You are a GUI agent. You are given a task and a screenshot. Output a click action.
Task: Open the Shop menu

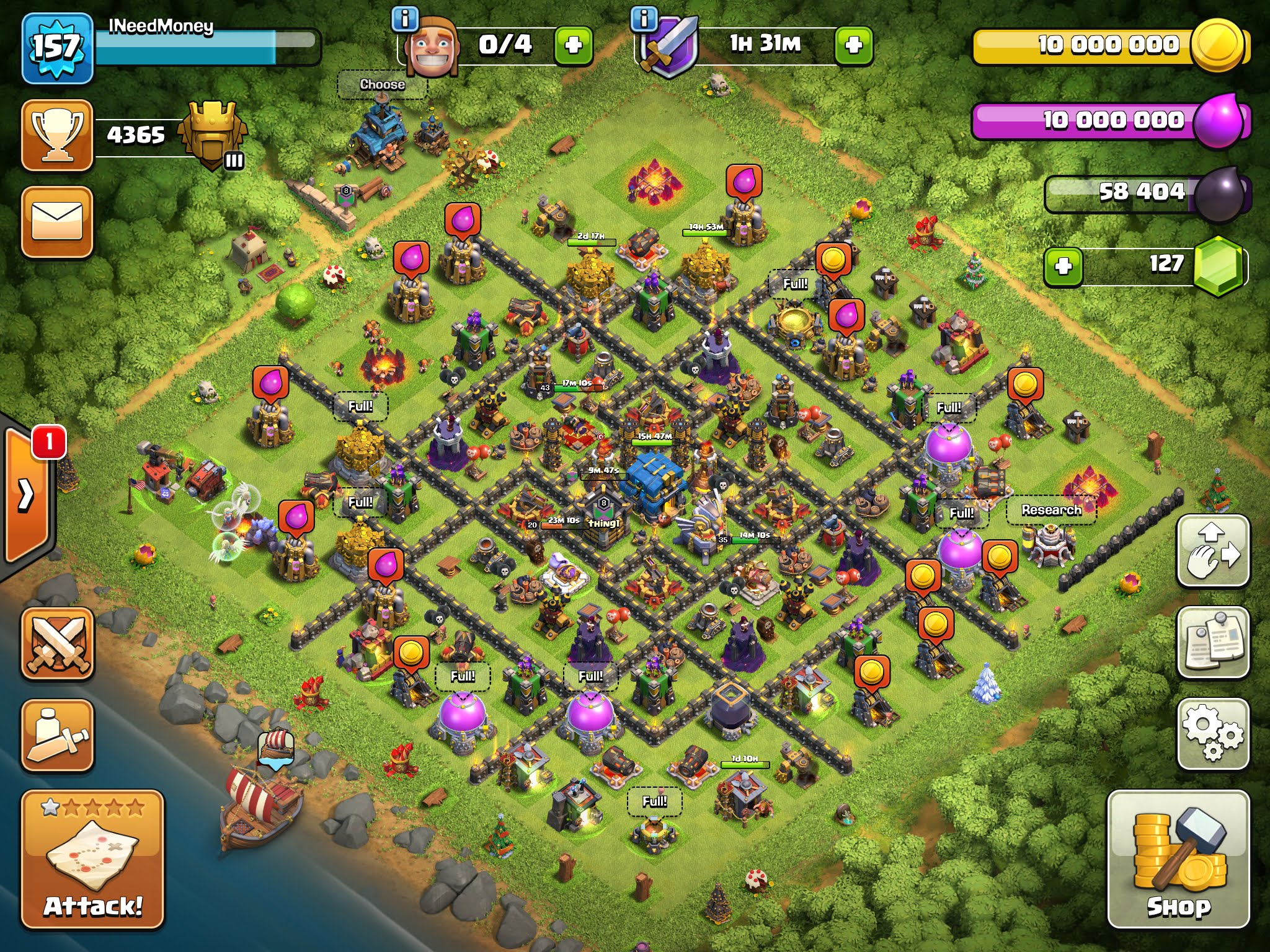[1178, 859]
